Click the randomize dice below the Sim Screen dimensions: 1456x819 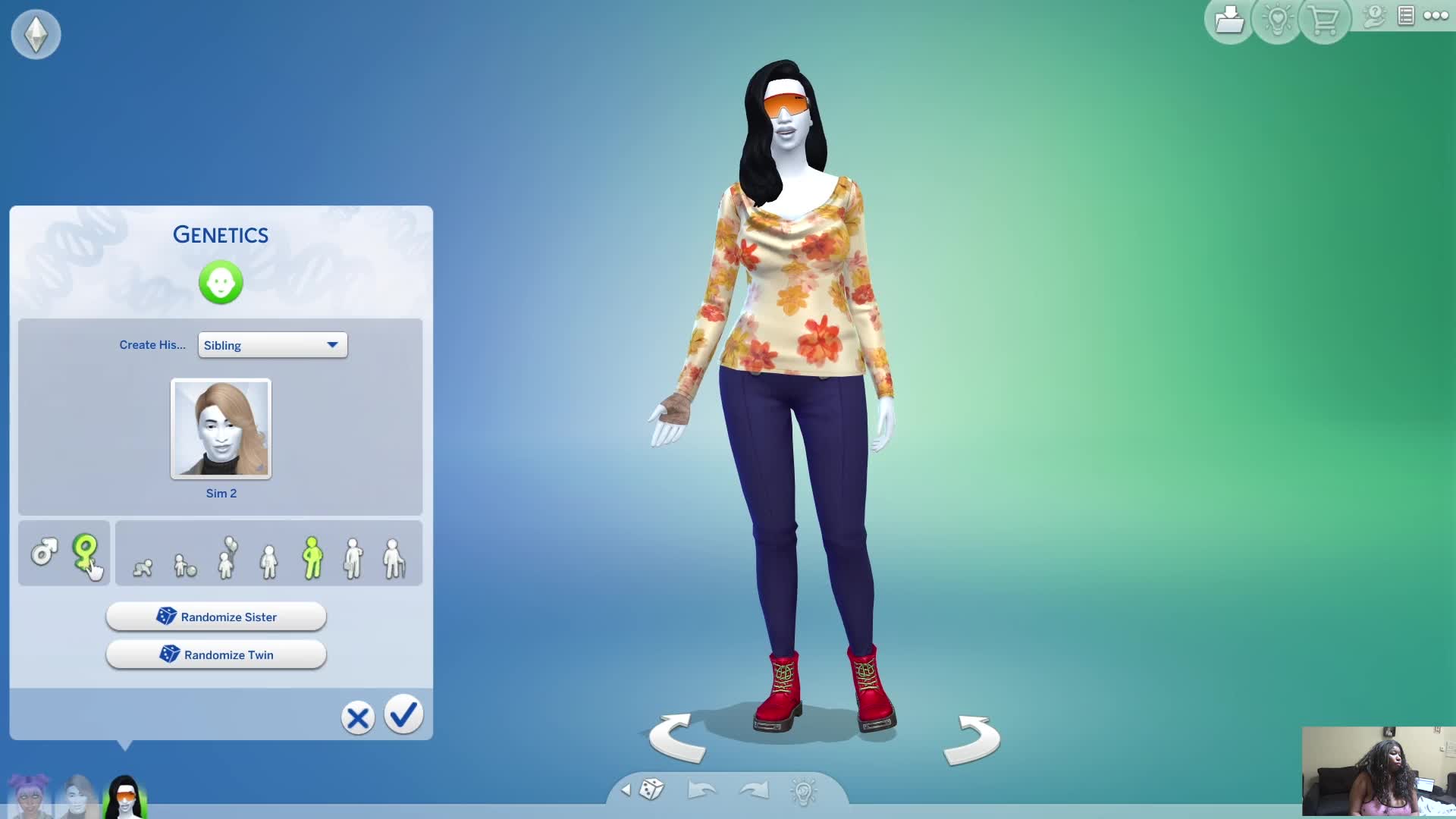[651, 790]
